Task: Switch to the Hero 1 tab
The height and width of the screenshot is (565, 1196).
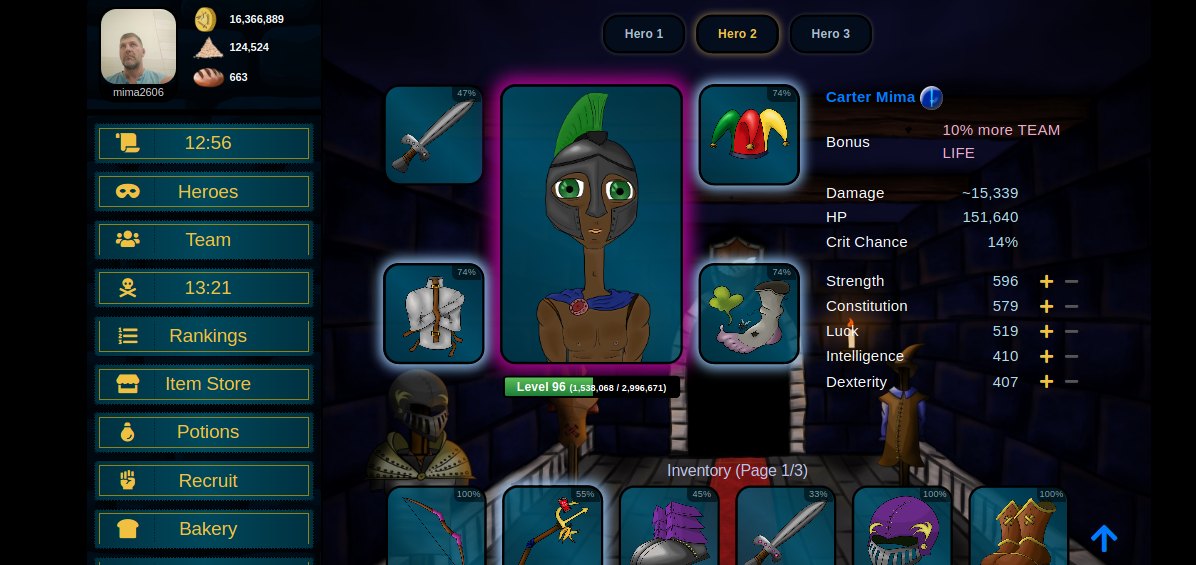Action: [x=644, y=34]
